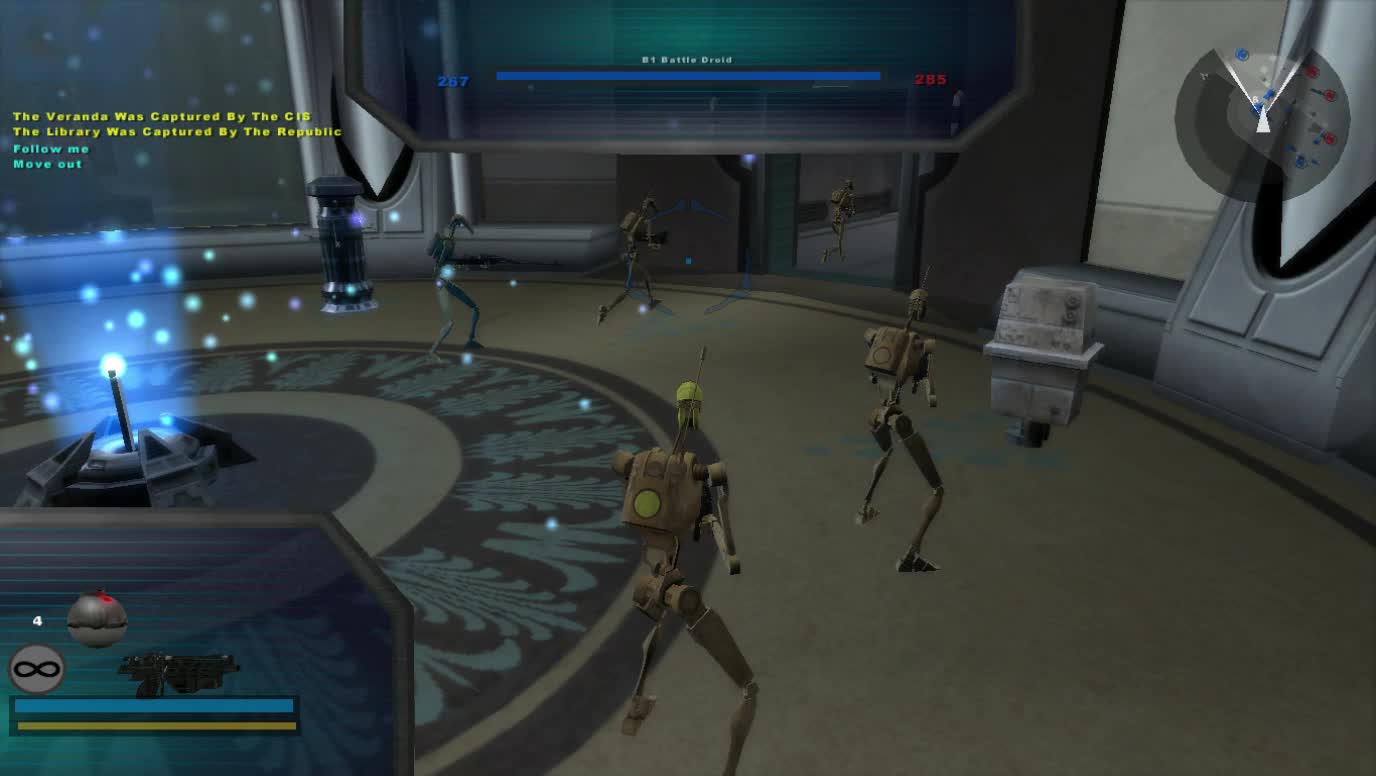The height and width of the screenshot is (776, 1376).
Task: Select the B1 Battle Droid name label
Action: [x=687, y=60]
